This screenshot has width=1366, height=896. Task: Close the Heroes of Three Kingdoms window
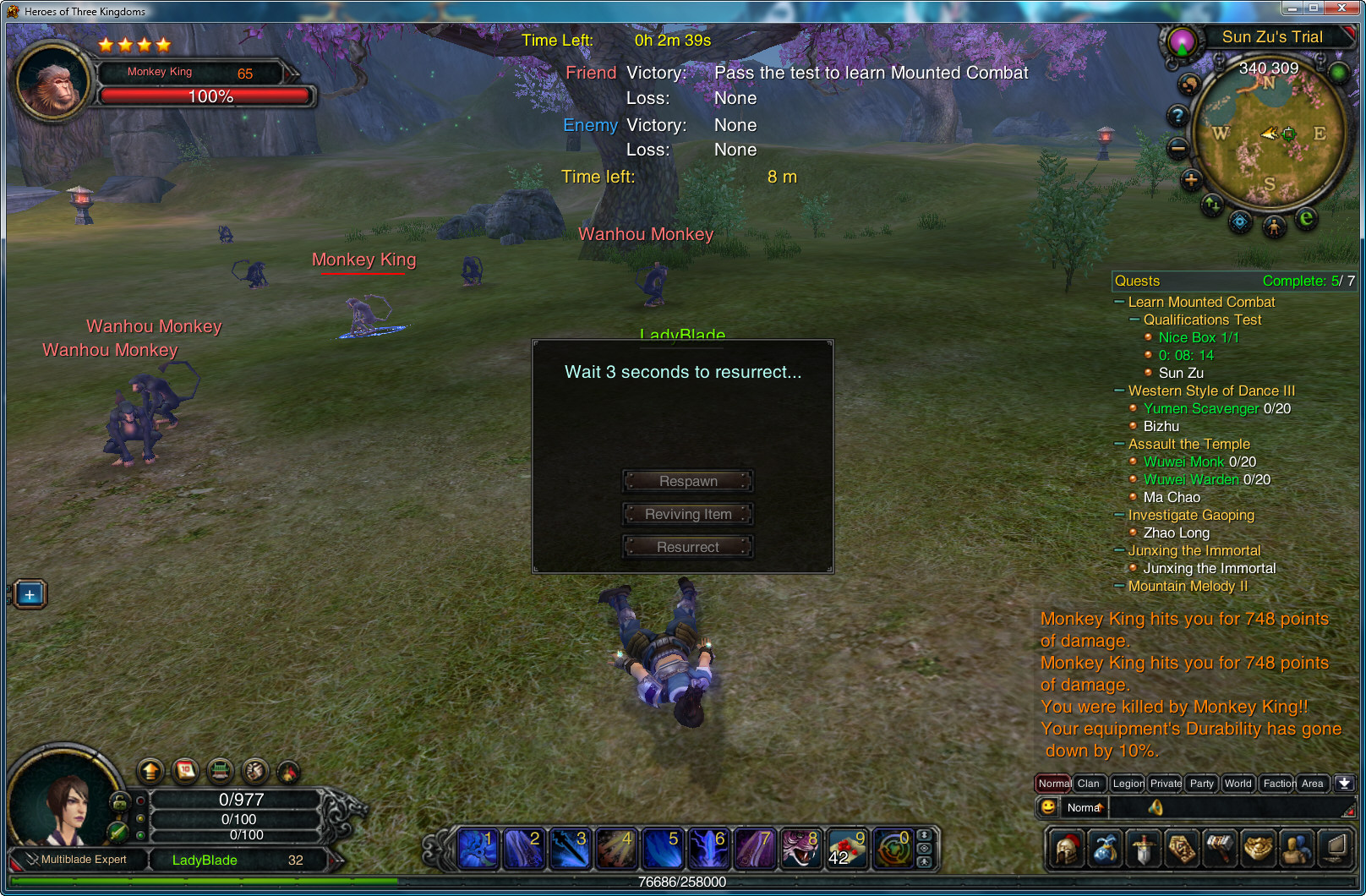[1341, 8]
